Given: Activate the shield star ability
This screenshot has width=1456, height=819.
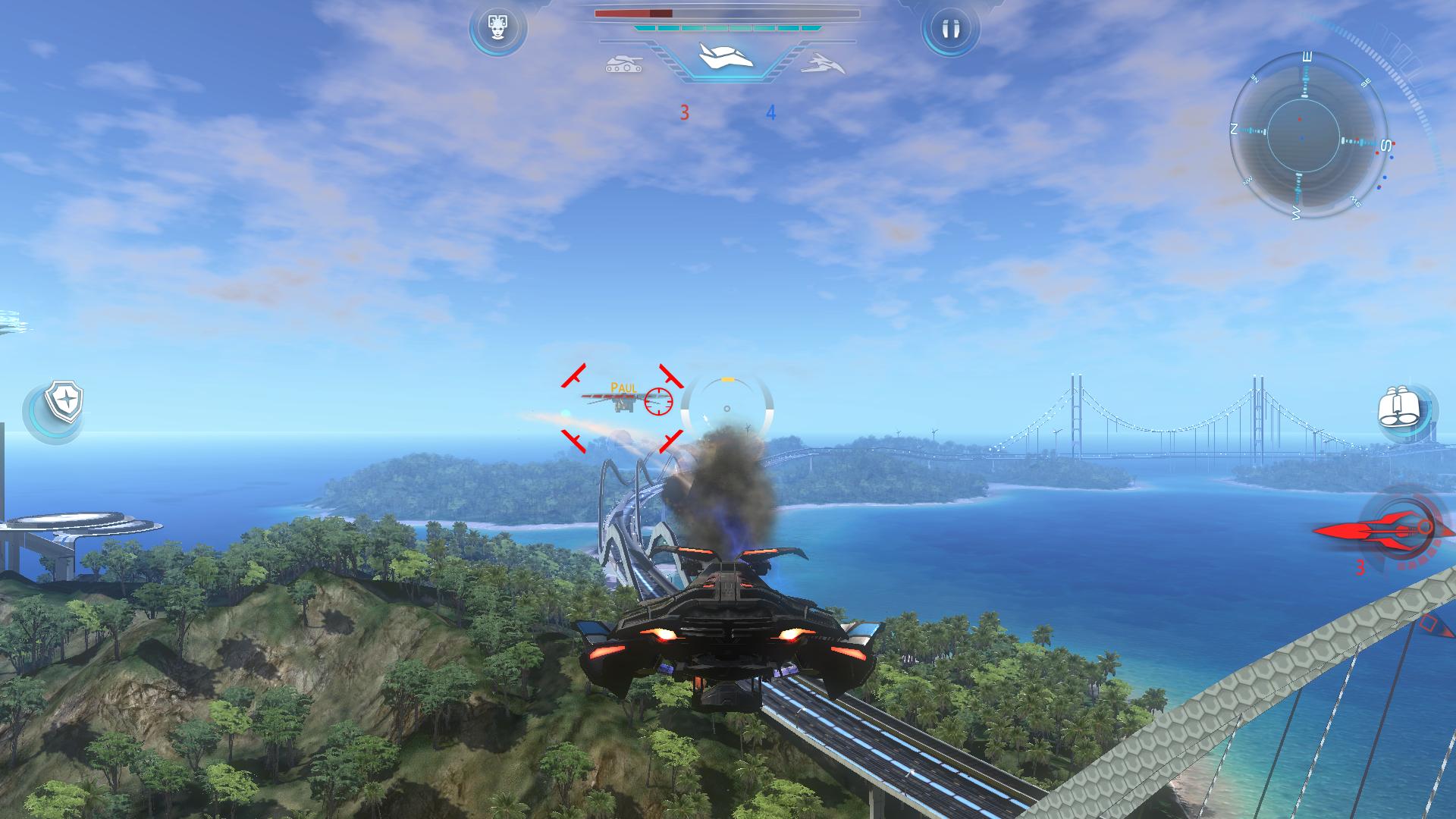Looking at the screenshot, I should point(63,402).
